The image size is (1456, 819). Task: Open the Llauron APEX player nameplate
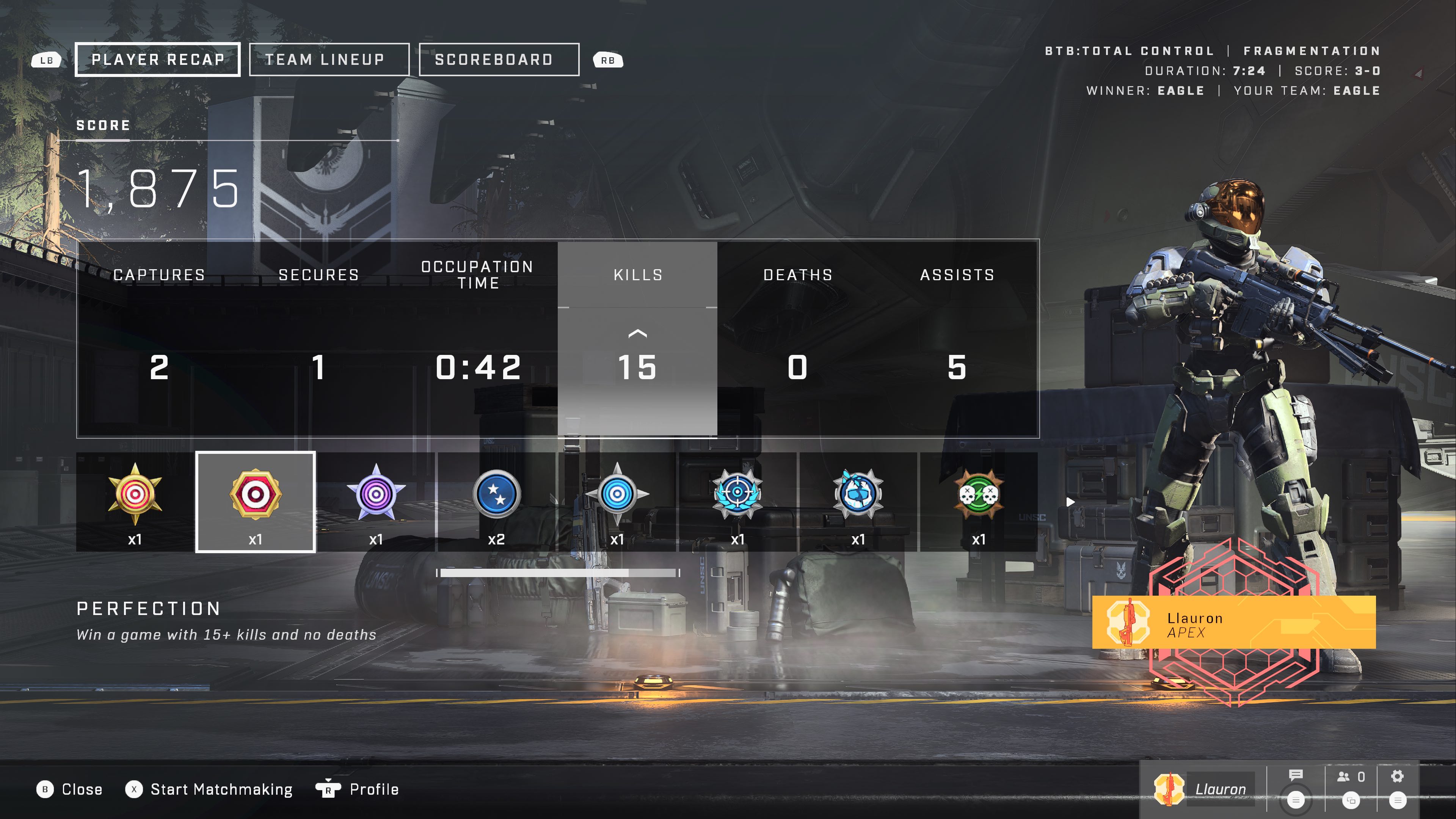[x=1233, y=622]
